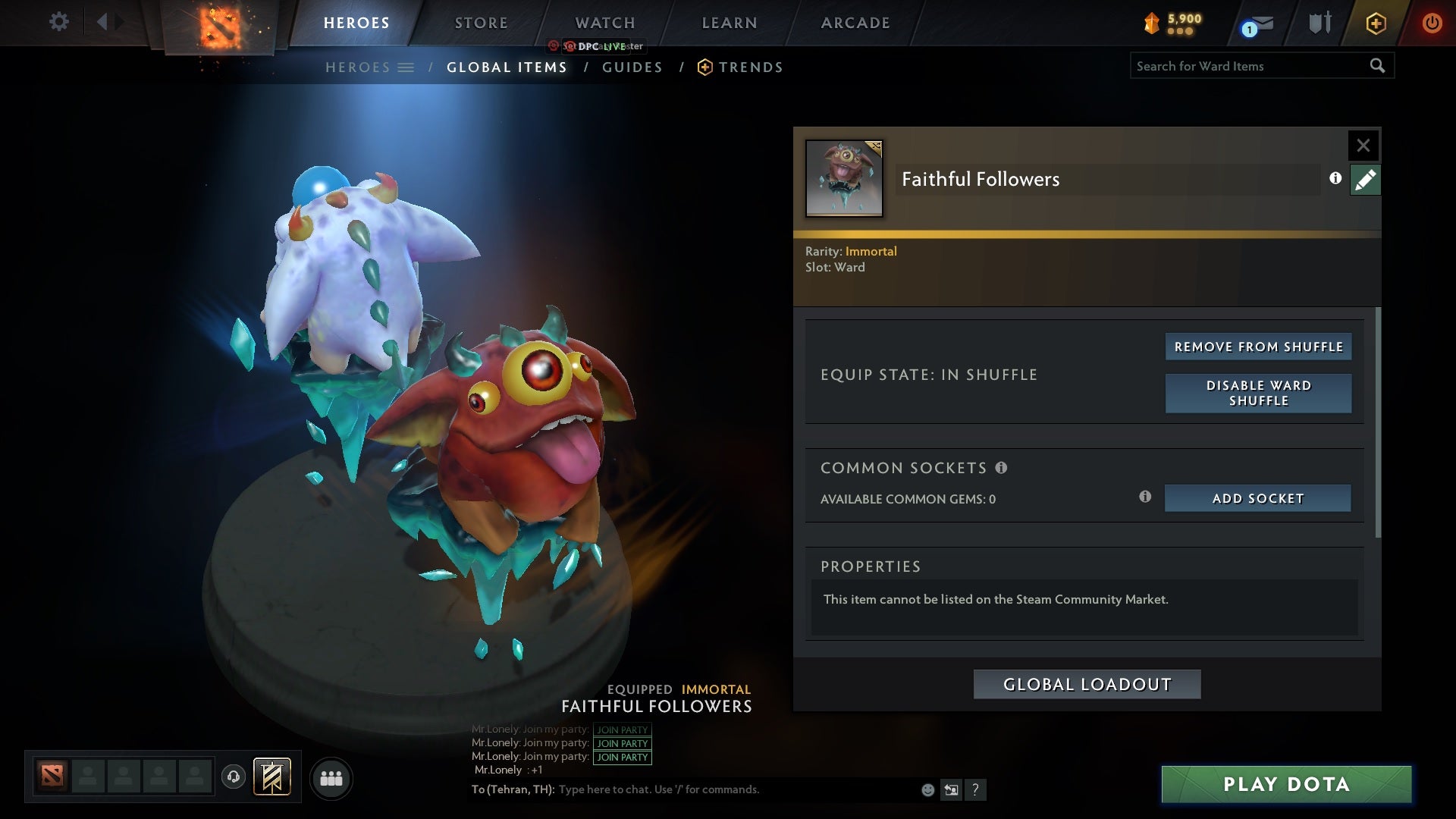
Task: Select the armory shield and sword icon
Action: (1319, 23)
